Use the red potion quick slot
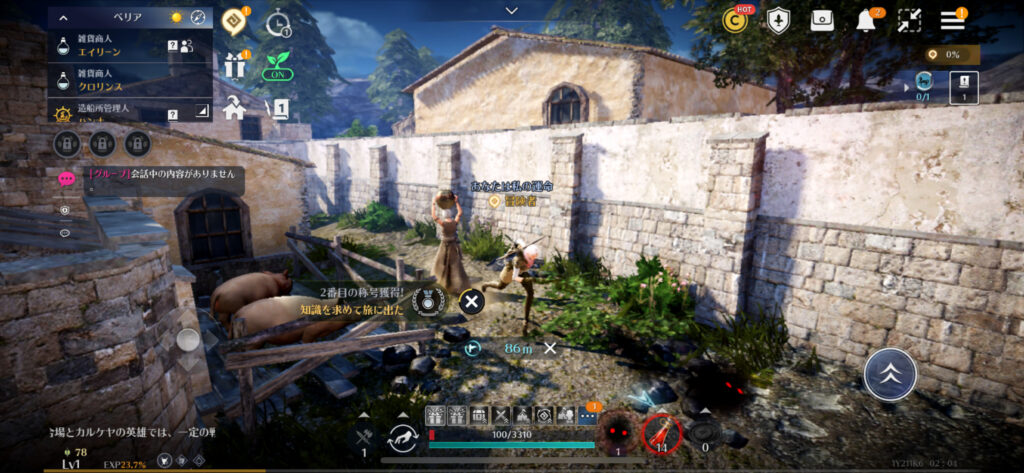Screen dimensions: 1024x473 click(662, 433)
